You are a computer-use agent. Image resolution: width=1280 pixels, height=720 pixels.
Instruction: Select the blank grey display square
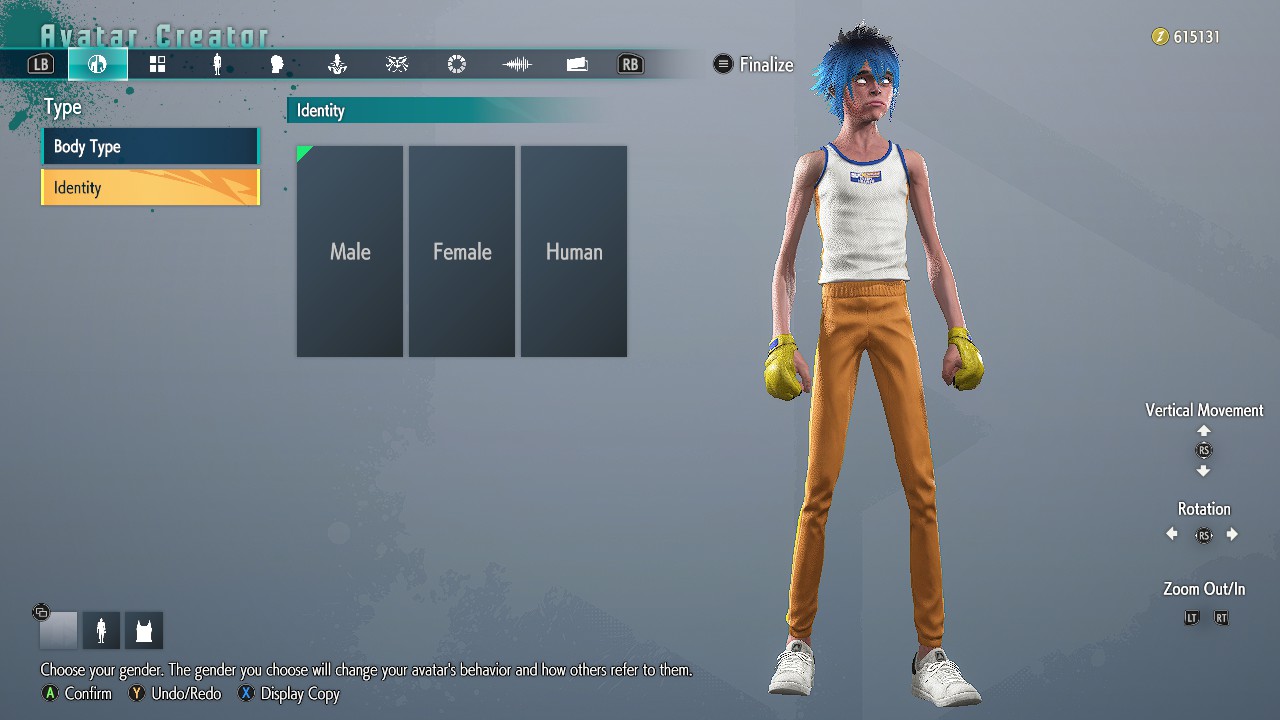(58, 631)
